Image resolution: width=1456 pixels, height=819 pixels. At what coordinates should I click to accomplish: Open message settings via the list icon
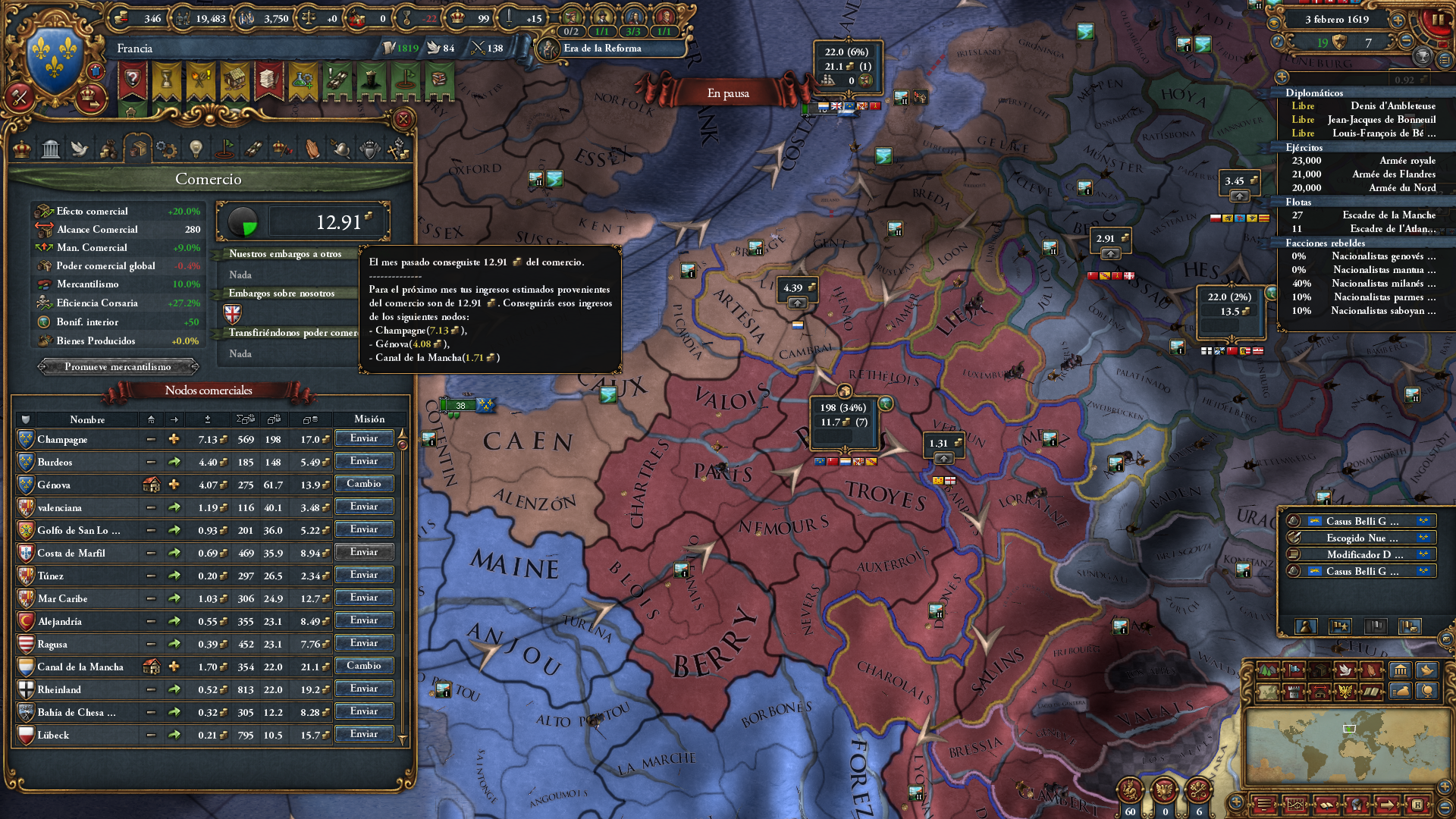point(1263,805)
